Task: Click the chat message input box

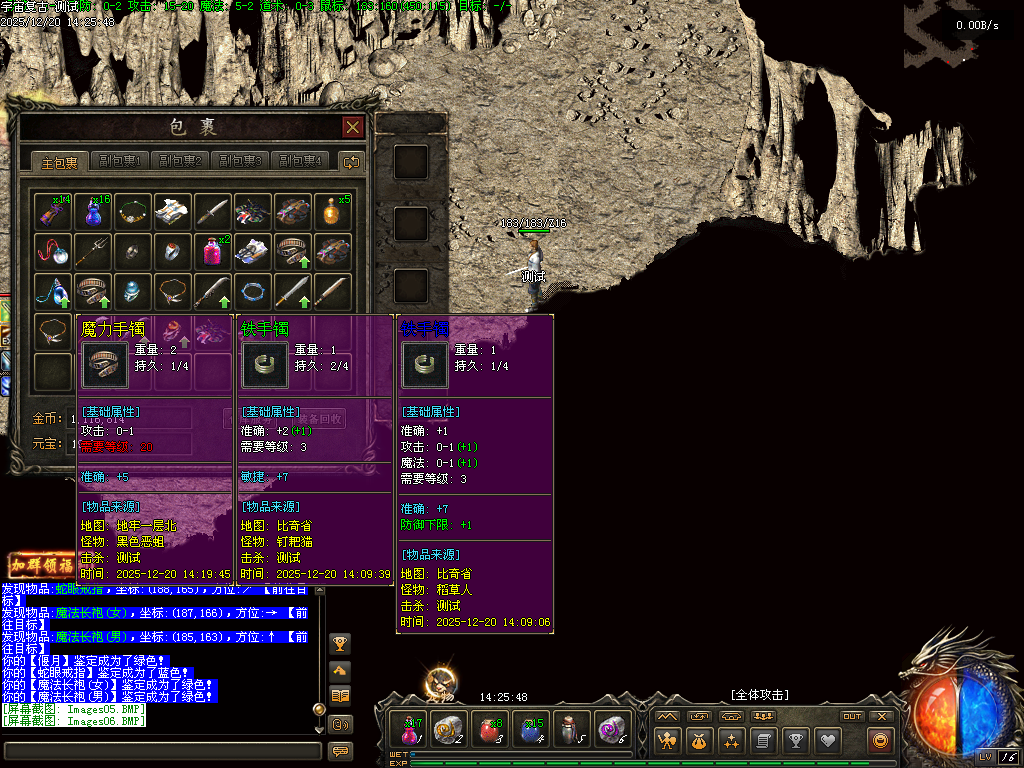Action: [x=162, y=749]
